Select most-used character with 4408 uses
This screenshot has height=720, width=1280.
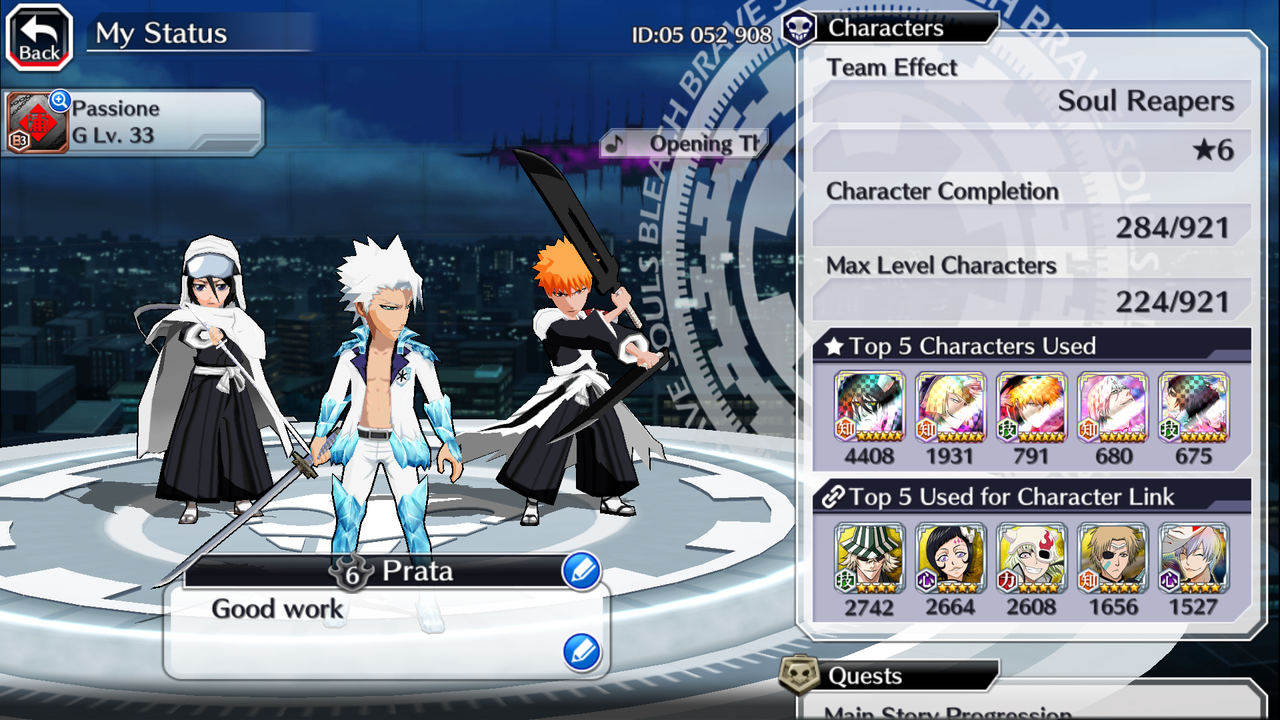[869, 407]
